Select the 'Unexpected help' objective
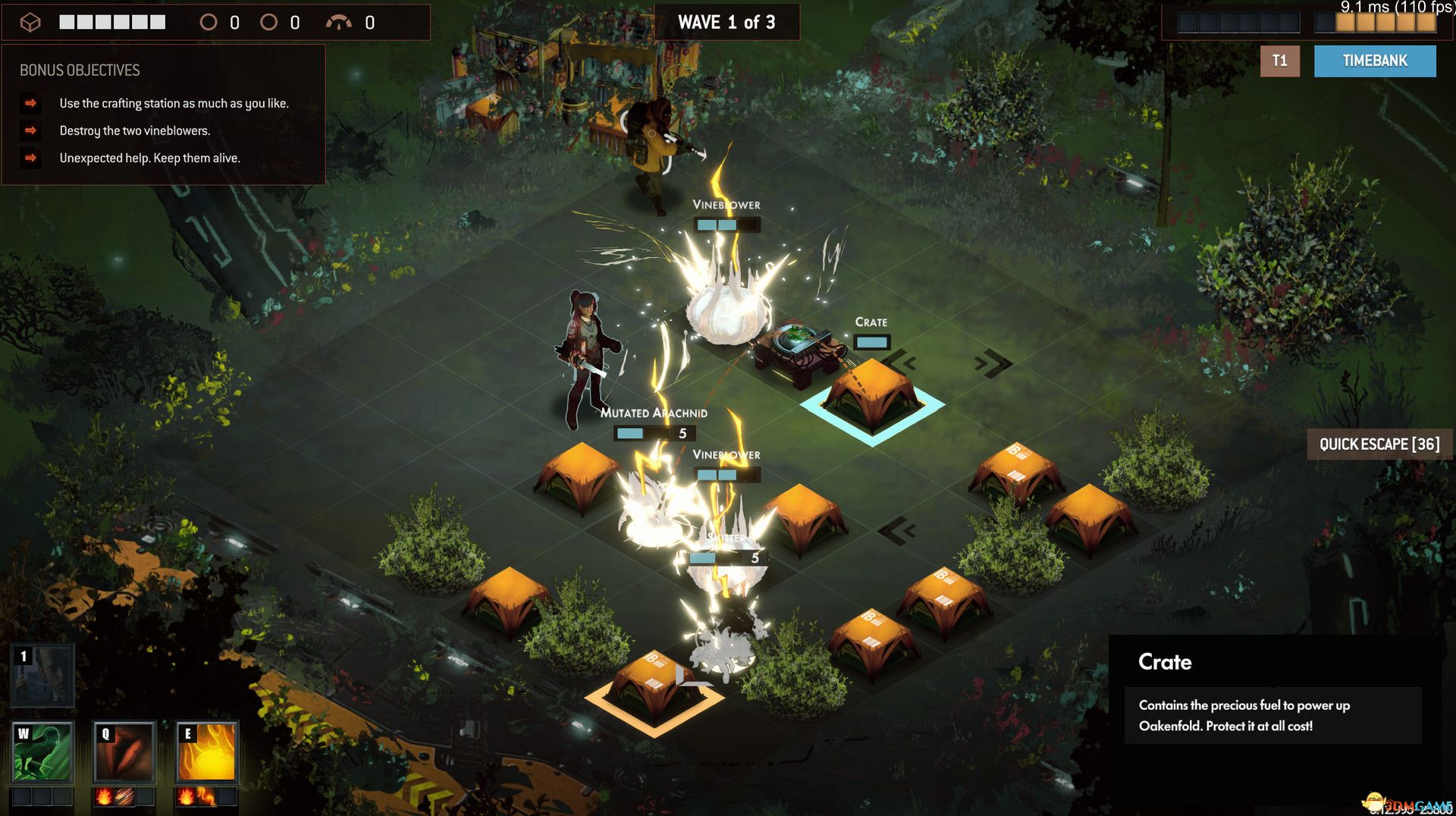This screenshot has height=816, width=1456. tap(149, 158)
